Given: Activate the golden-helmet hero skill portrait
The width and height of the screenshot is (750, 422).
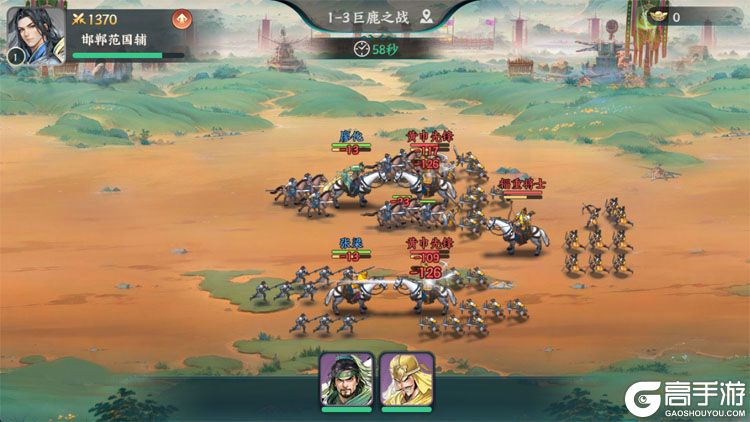Looking at the screenshot, I should click(x=406, y=379).
